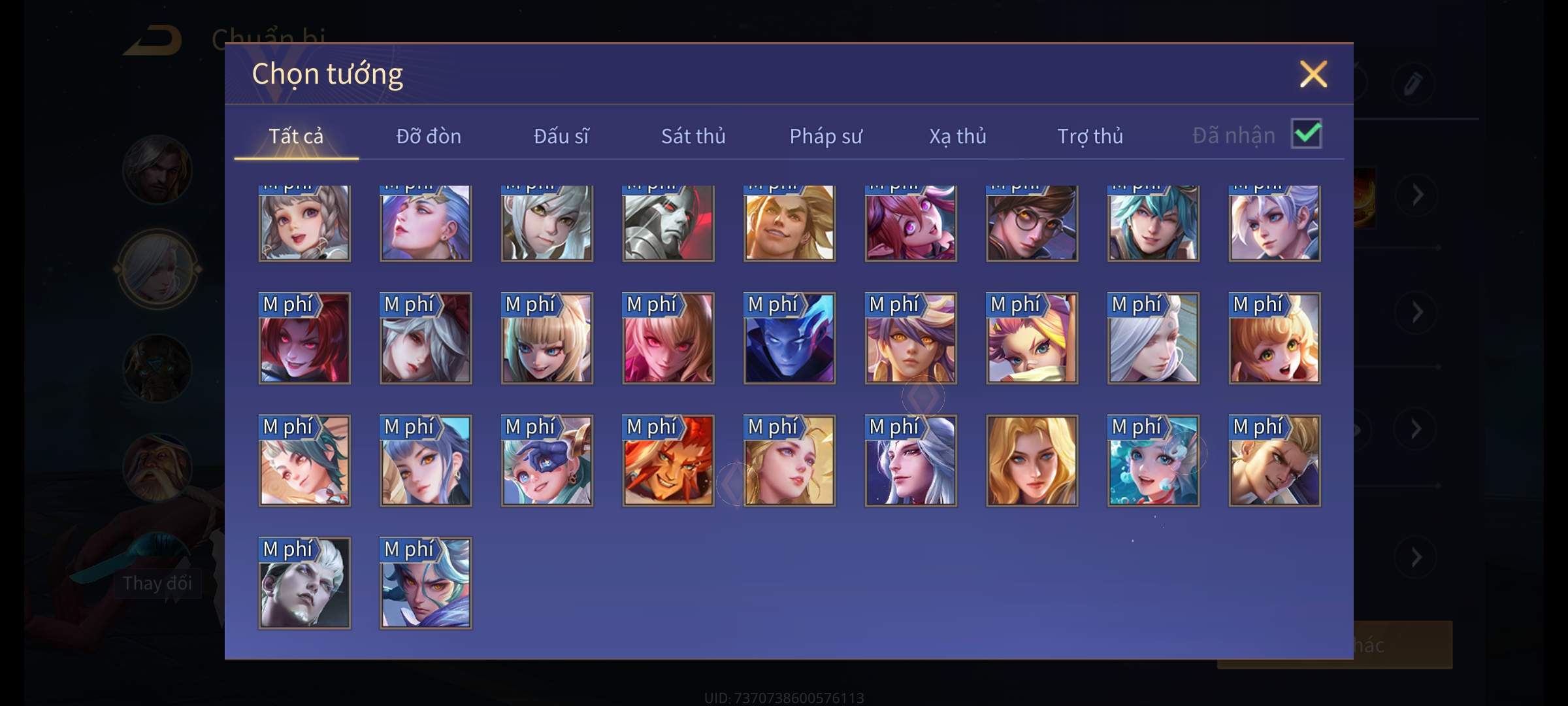Select the blonde woman without M phí tag
Image resolution: width=1568 pixels, height=706 pixels.
pyautogui.click(x=1032, y=461)
